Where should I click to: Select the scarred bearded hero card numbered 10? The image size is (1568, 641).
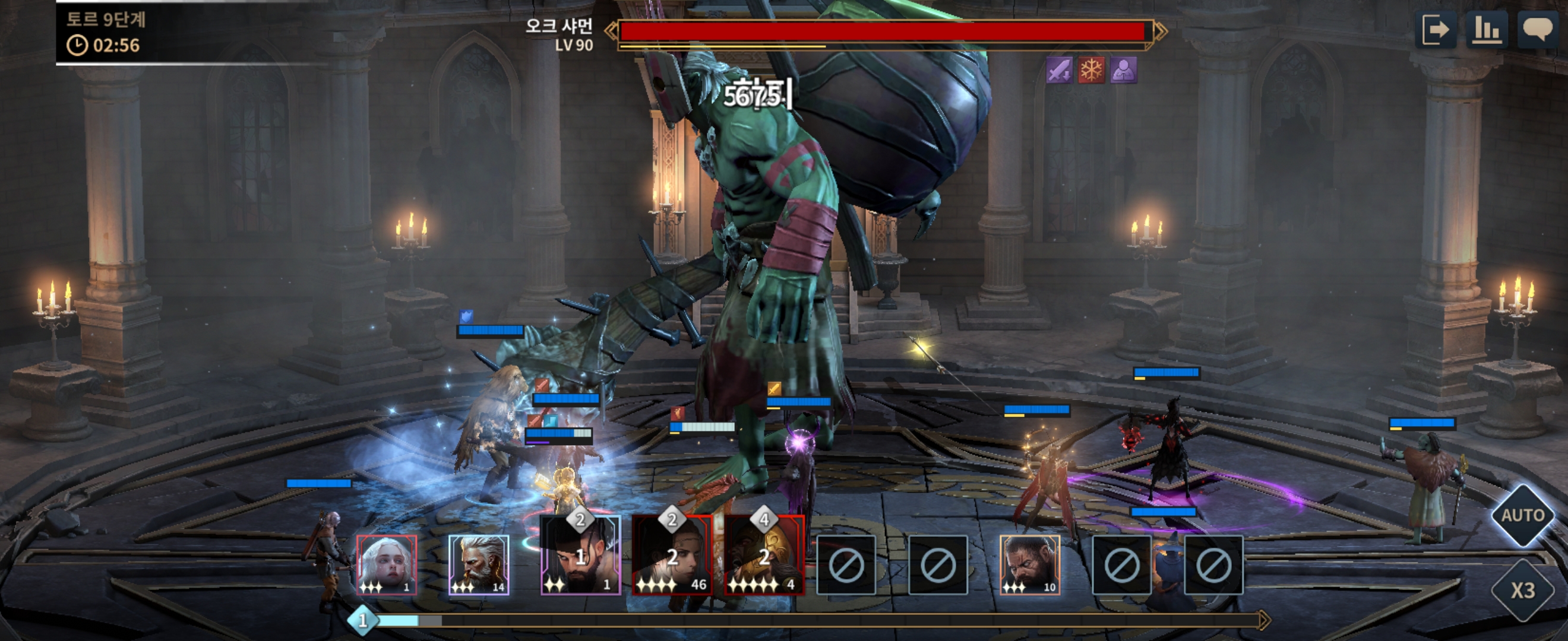coord(1030,564)
